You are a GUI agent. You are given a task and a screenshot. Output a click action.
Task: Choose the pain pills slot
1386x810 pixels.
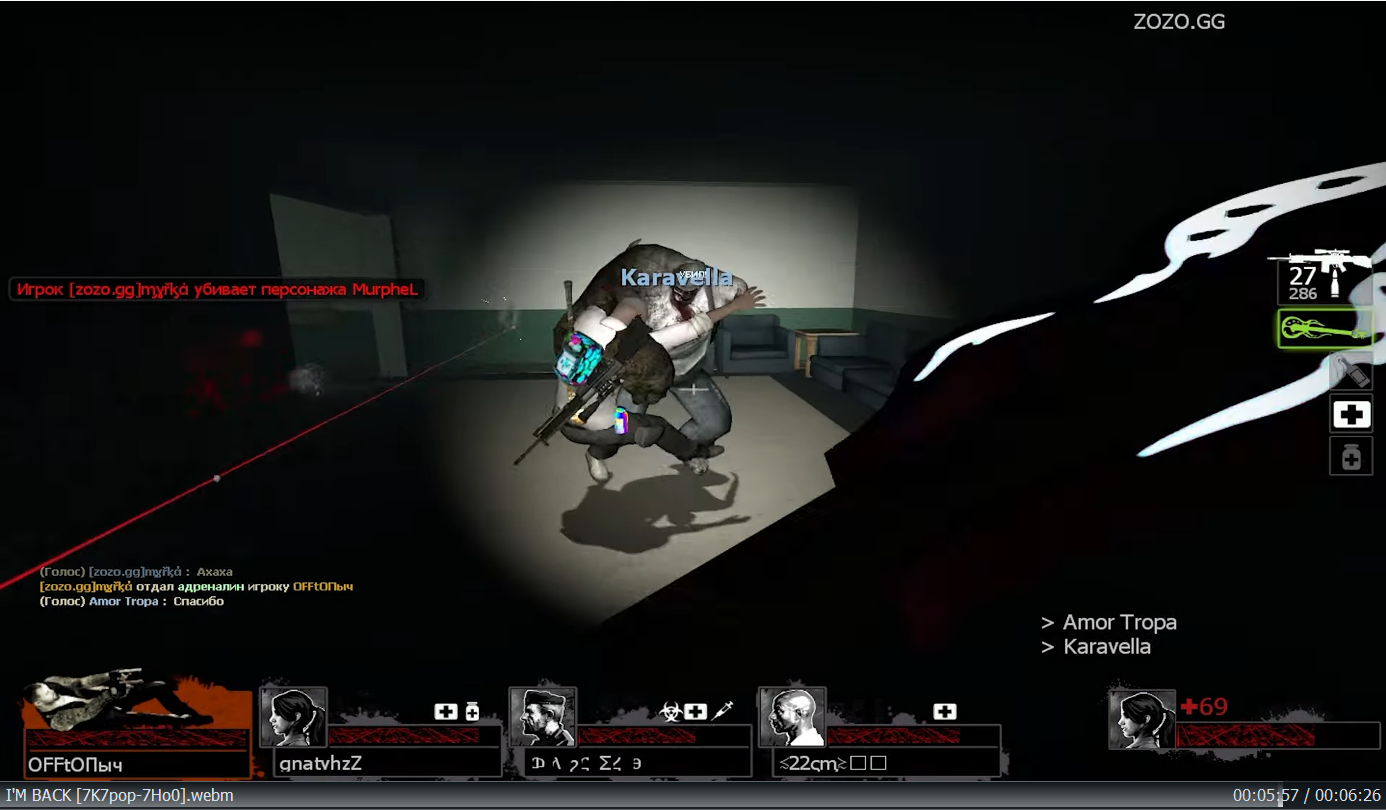coord(1350,457)
